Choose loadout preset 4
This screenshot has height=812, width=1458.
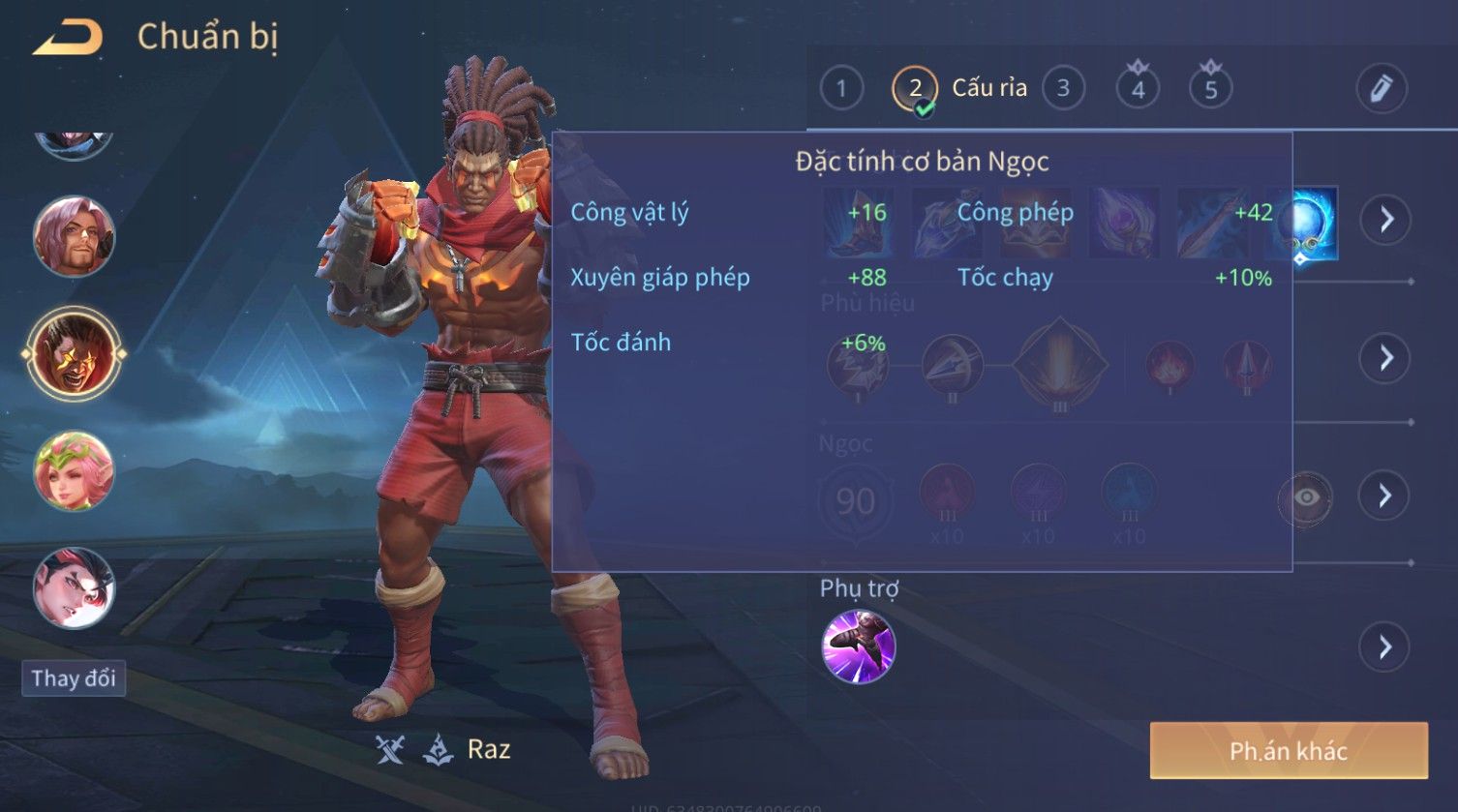pyautogui.click(x=1138, y=89)
